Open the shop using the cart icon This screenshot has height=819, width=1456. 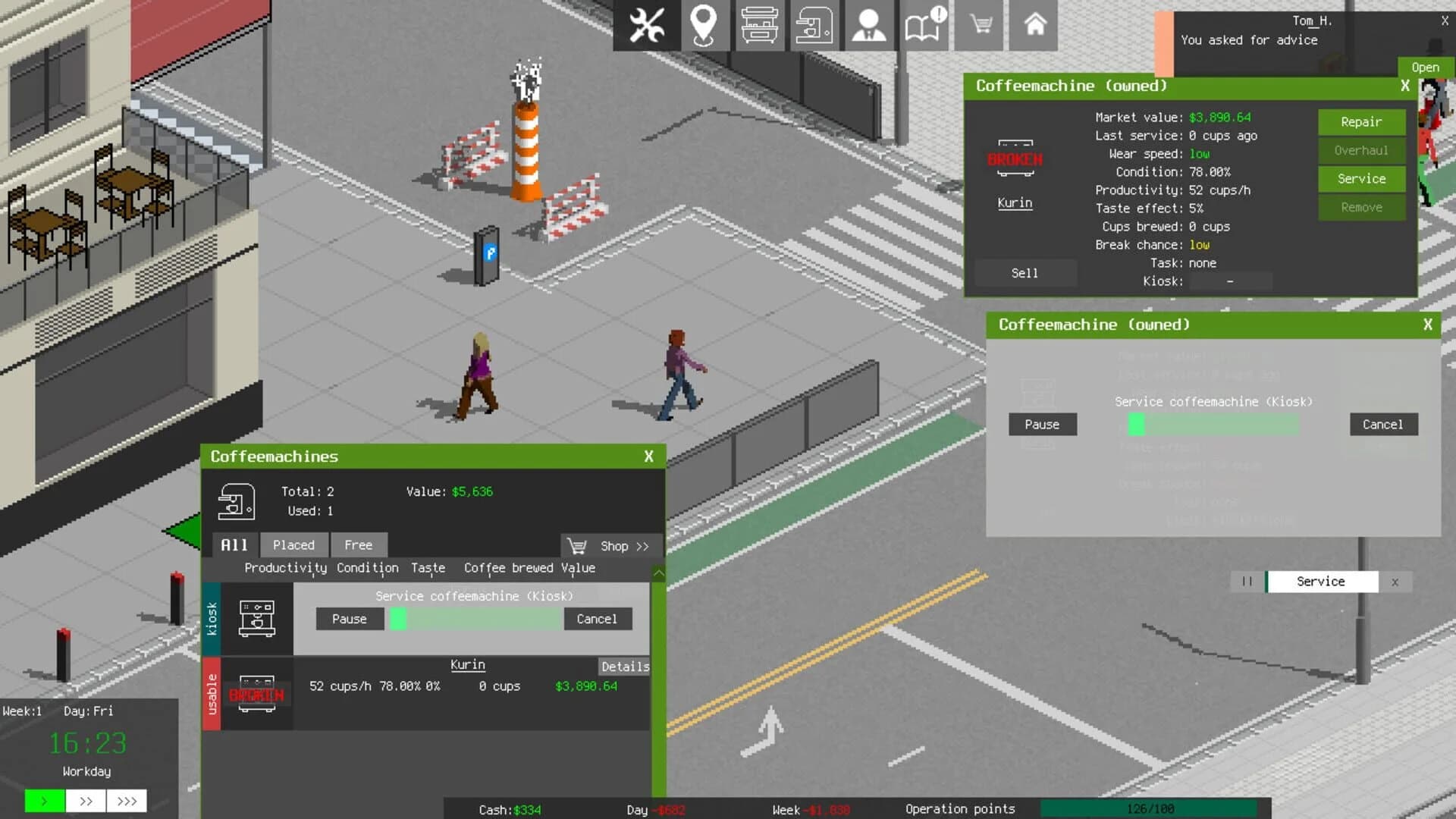[x=978, y=25]
